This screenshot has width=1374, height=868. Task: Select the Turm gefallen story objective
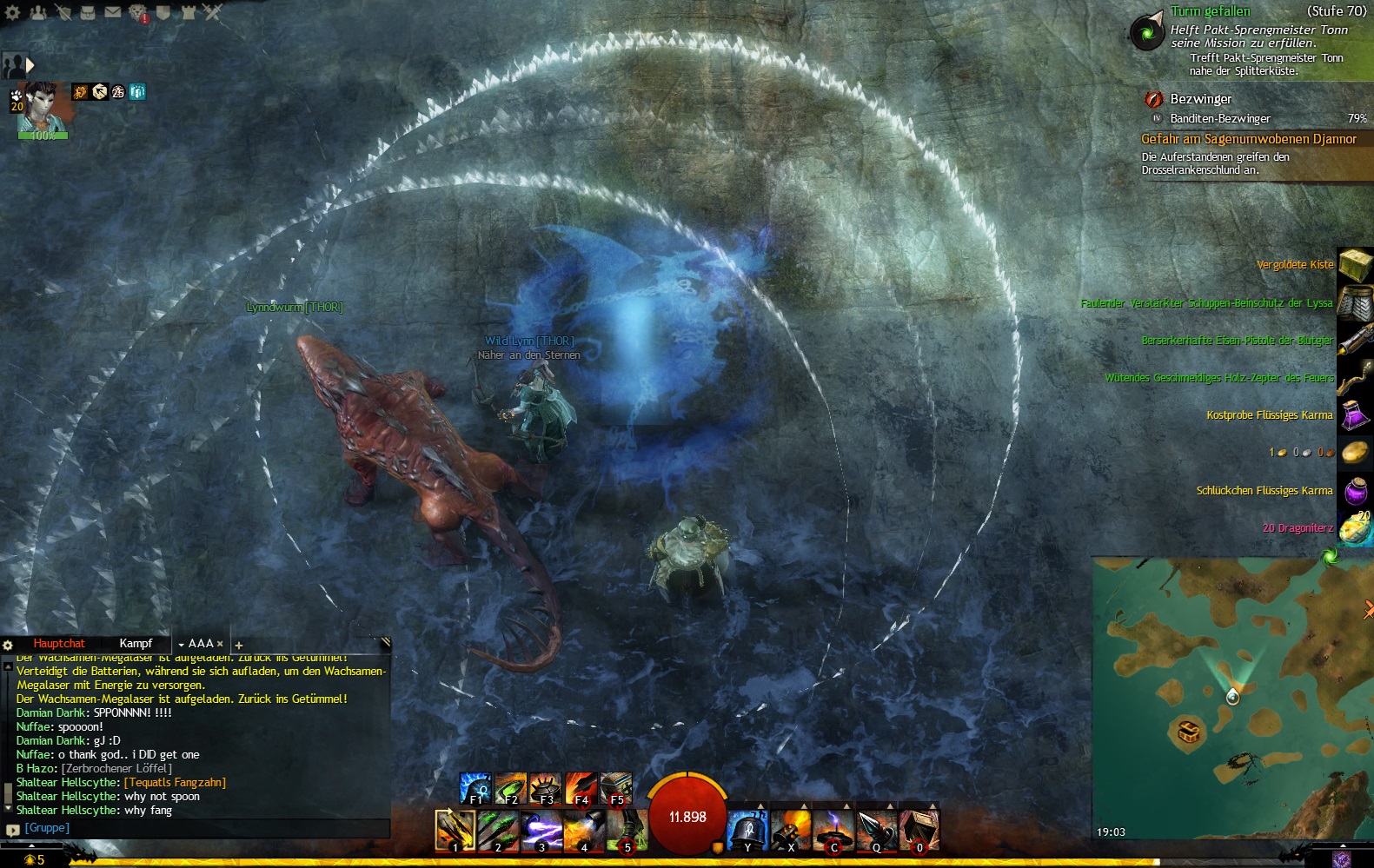[x=1210, y=11]
